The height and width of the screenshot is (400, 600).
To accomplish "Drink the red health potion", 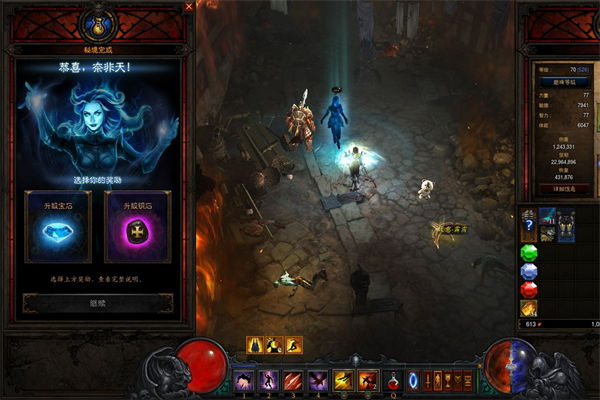I will 393,380.
